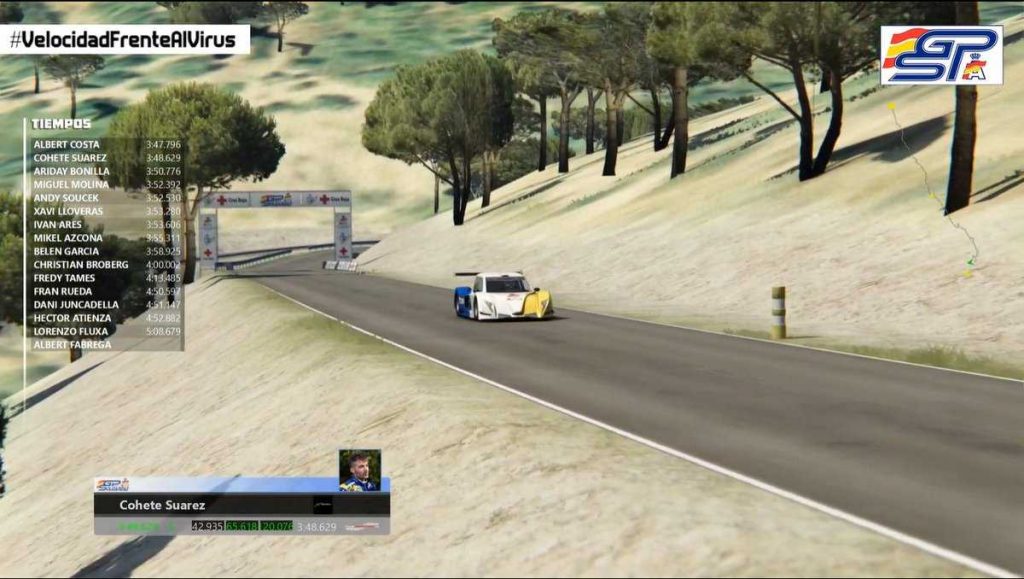Select Albert Costa in the Tiempos list
This screenshot has height=579, width=1024.
click(x=105, y=144)
